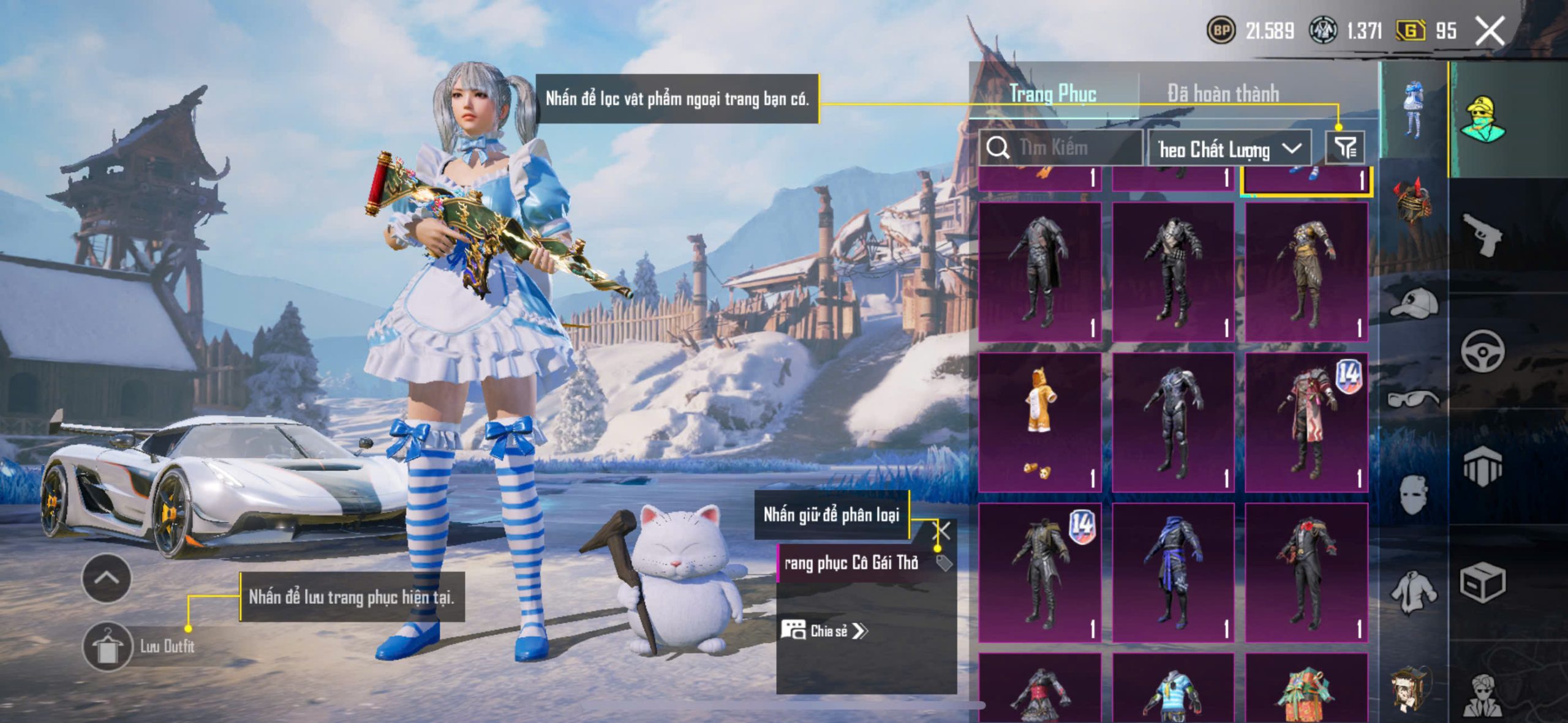The height and width of the screenshot is (723, 1568).
Task: Open the pistol weapon skins category
Action: coord(1482,234)
